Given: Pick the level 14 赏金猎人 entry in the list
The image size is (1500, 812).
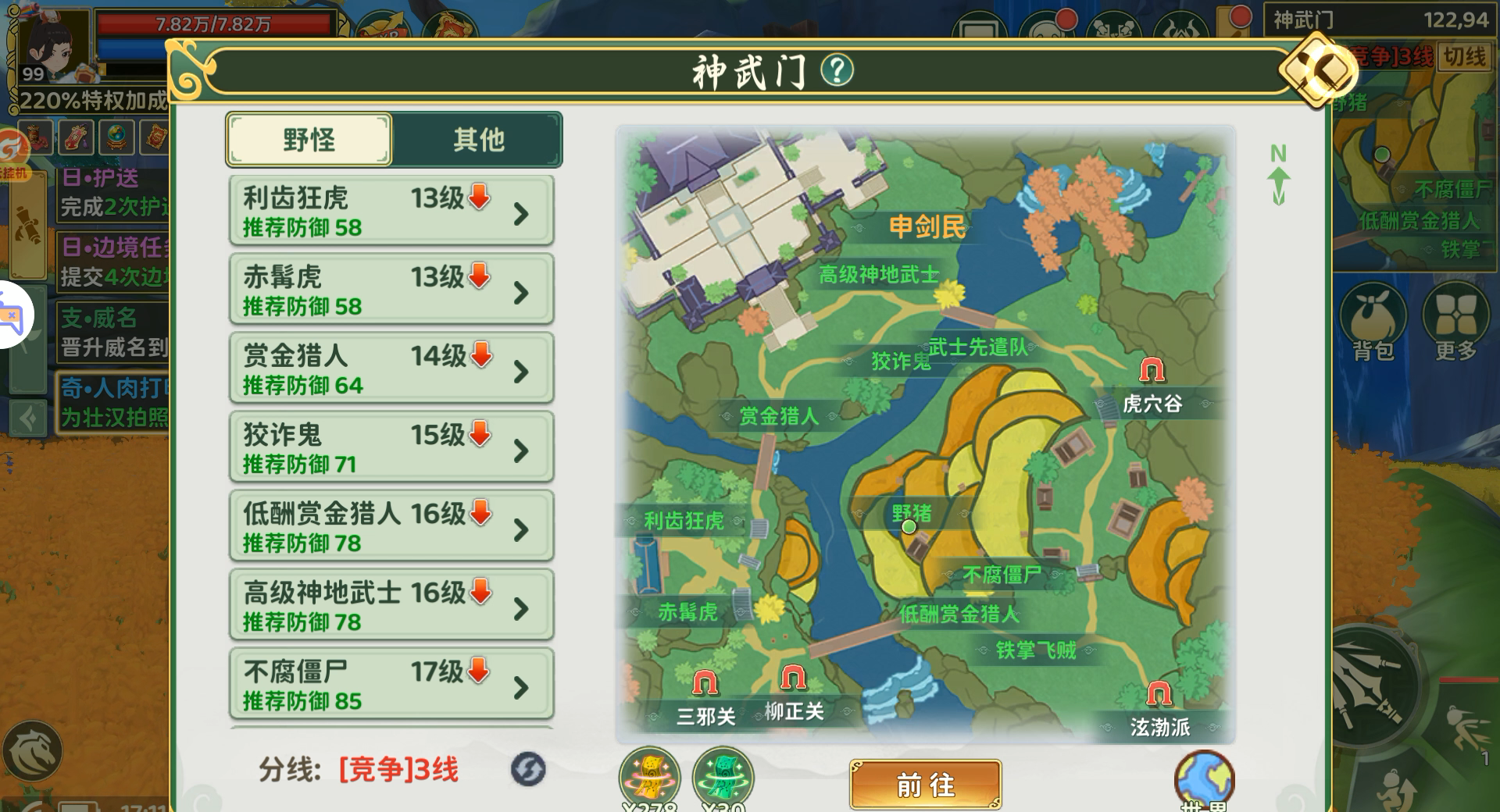Looking at the screenshot, I should click(391, 369).
